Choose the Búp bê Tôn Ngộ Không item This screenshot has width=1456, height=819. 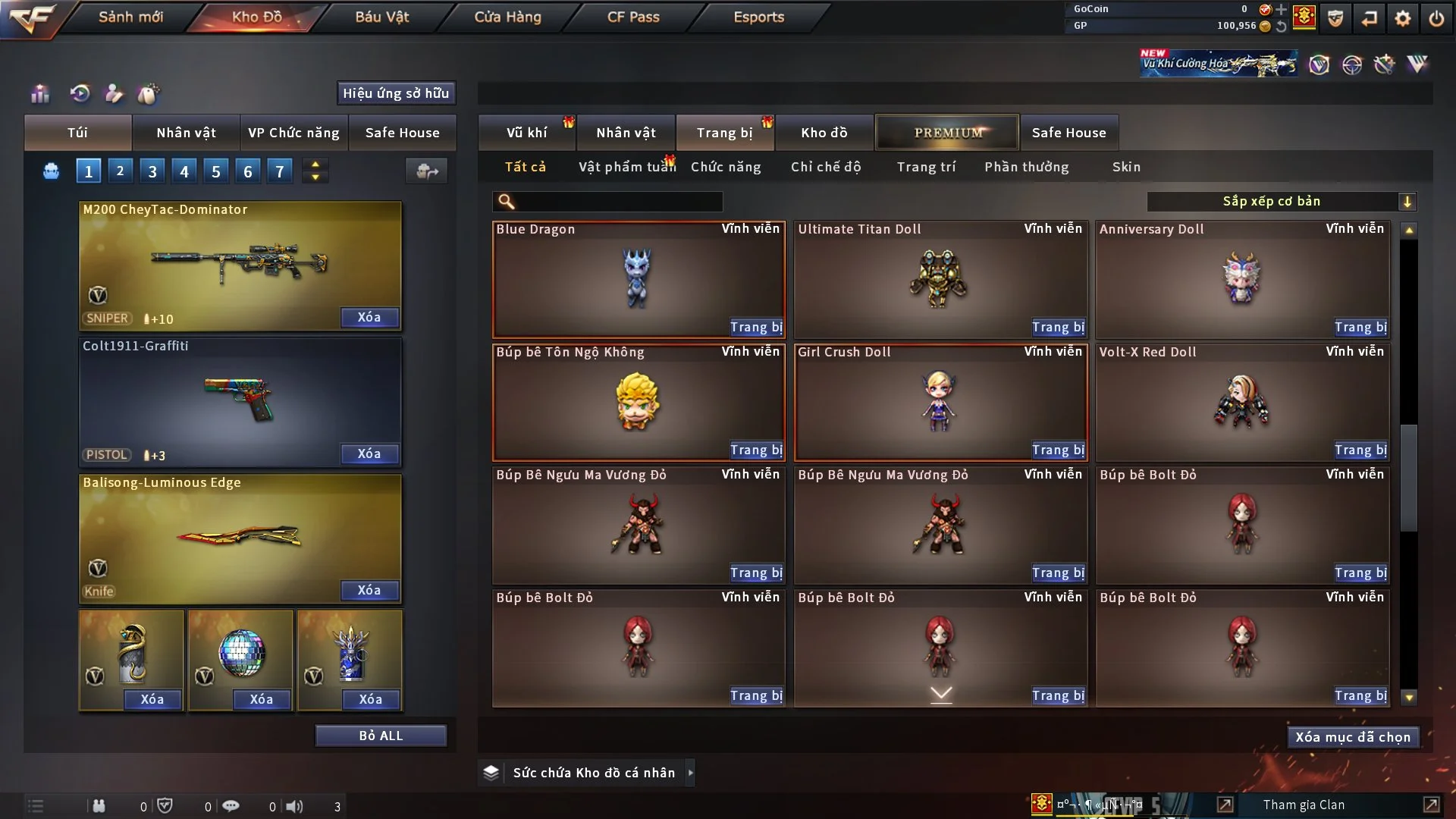coord(638,402)
